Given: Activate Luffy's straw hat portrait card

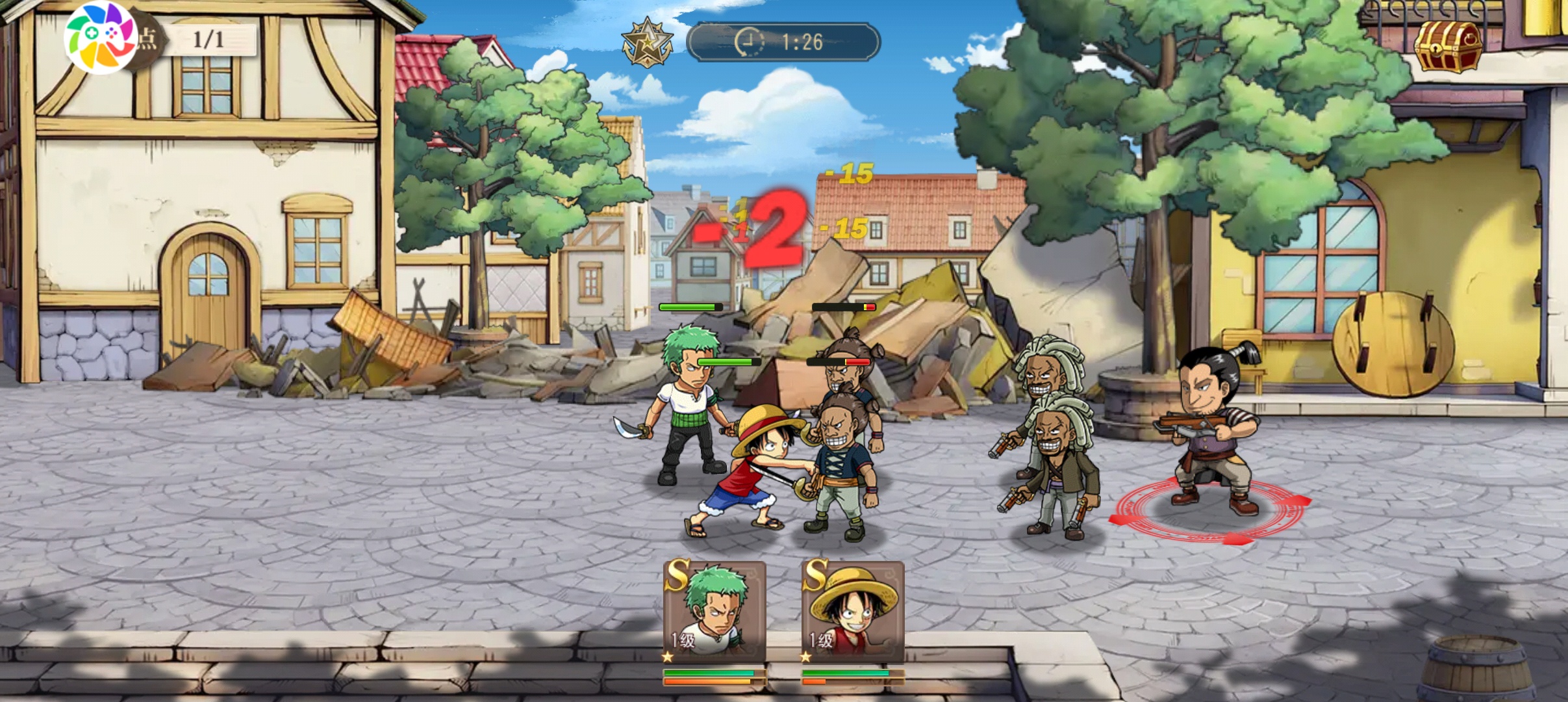Looking at the screenshot, I should [852, 611].
